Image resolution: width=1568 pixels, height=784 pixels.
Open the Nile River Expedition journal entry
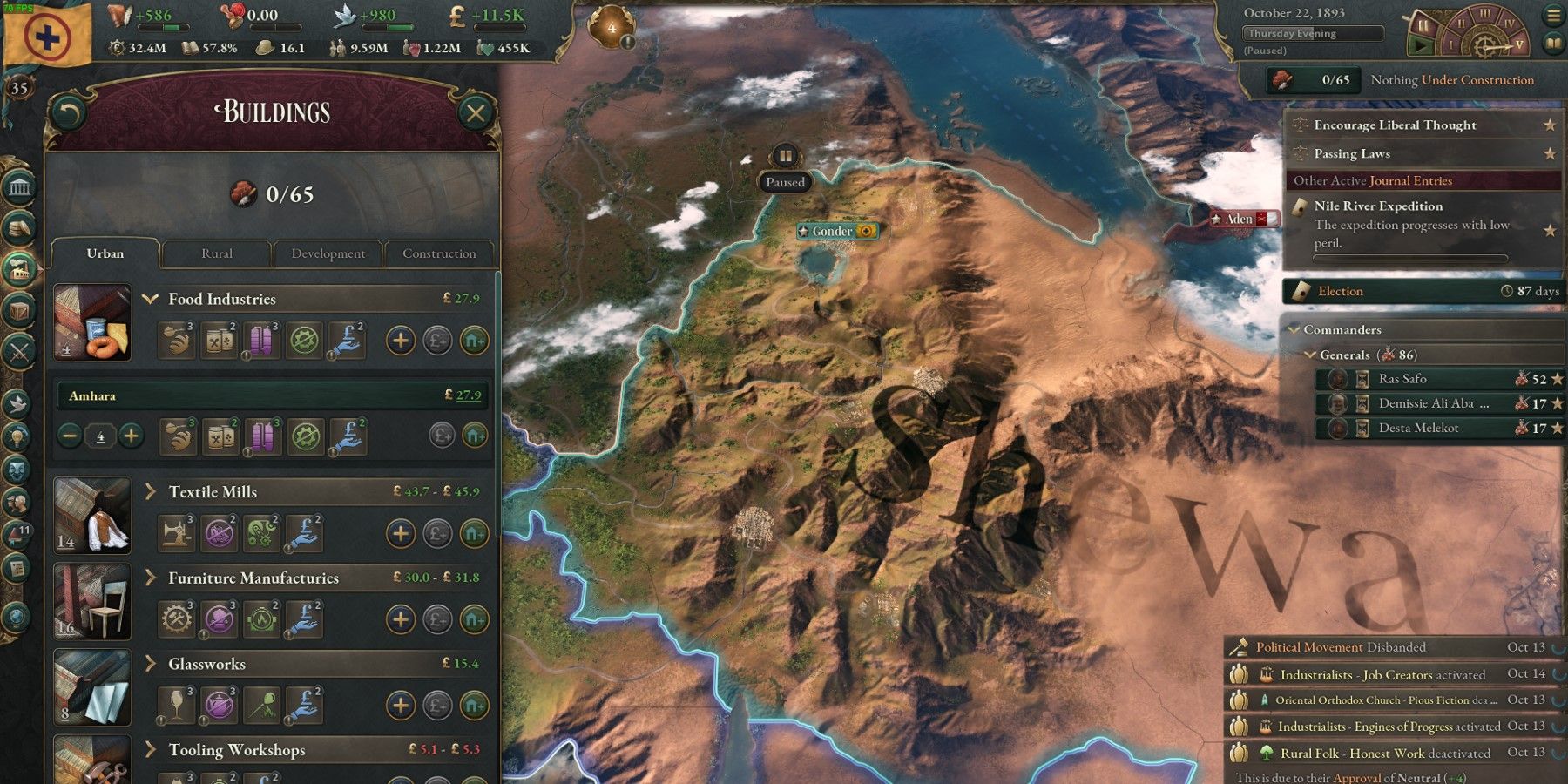(x=1380, y=206)
